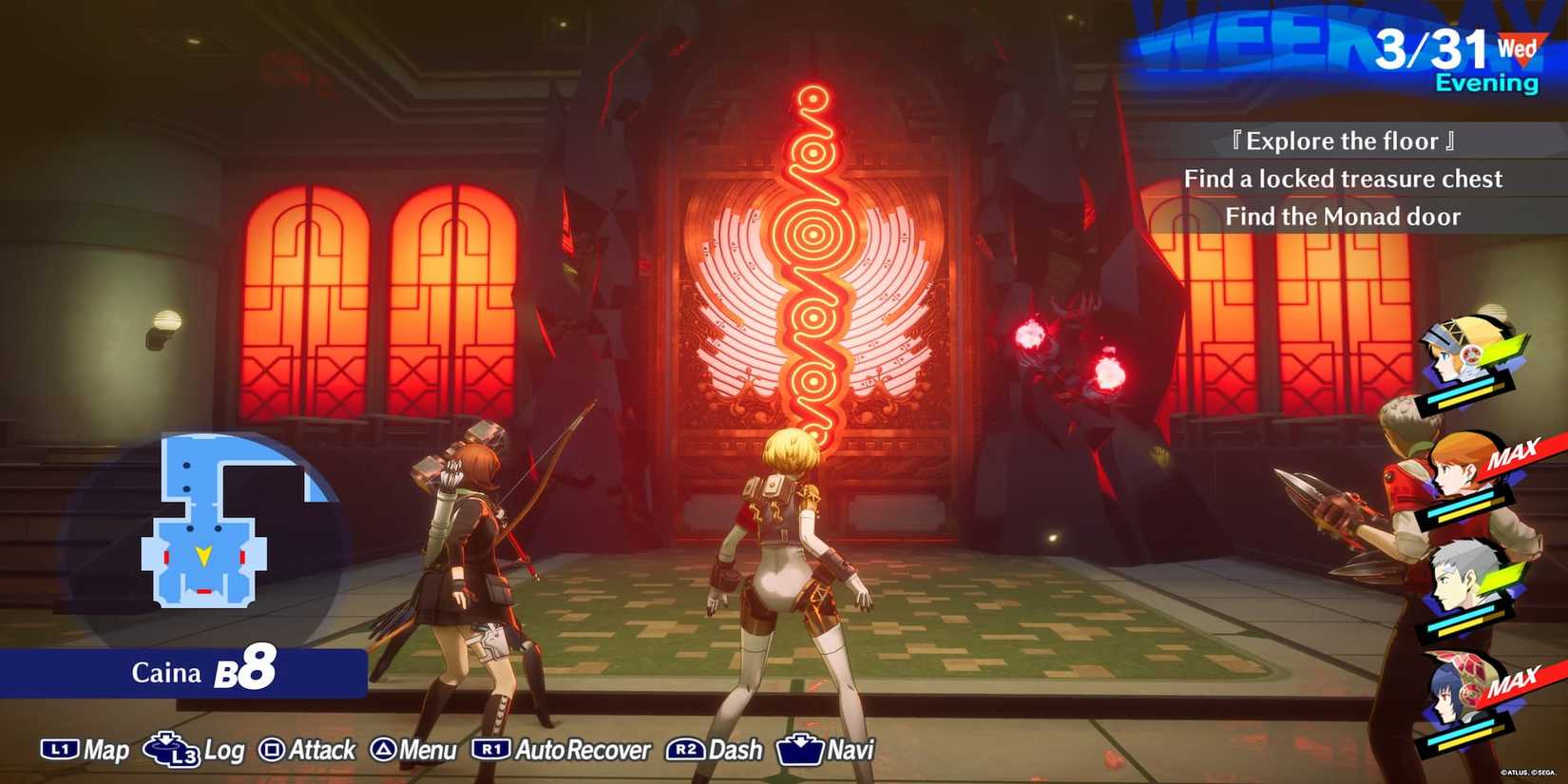This screenshot has width=1568, height=784.
Task: Click the L1 Map control icon
Action: point(59,750)
